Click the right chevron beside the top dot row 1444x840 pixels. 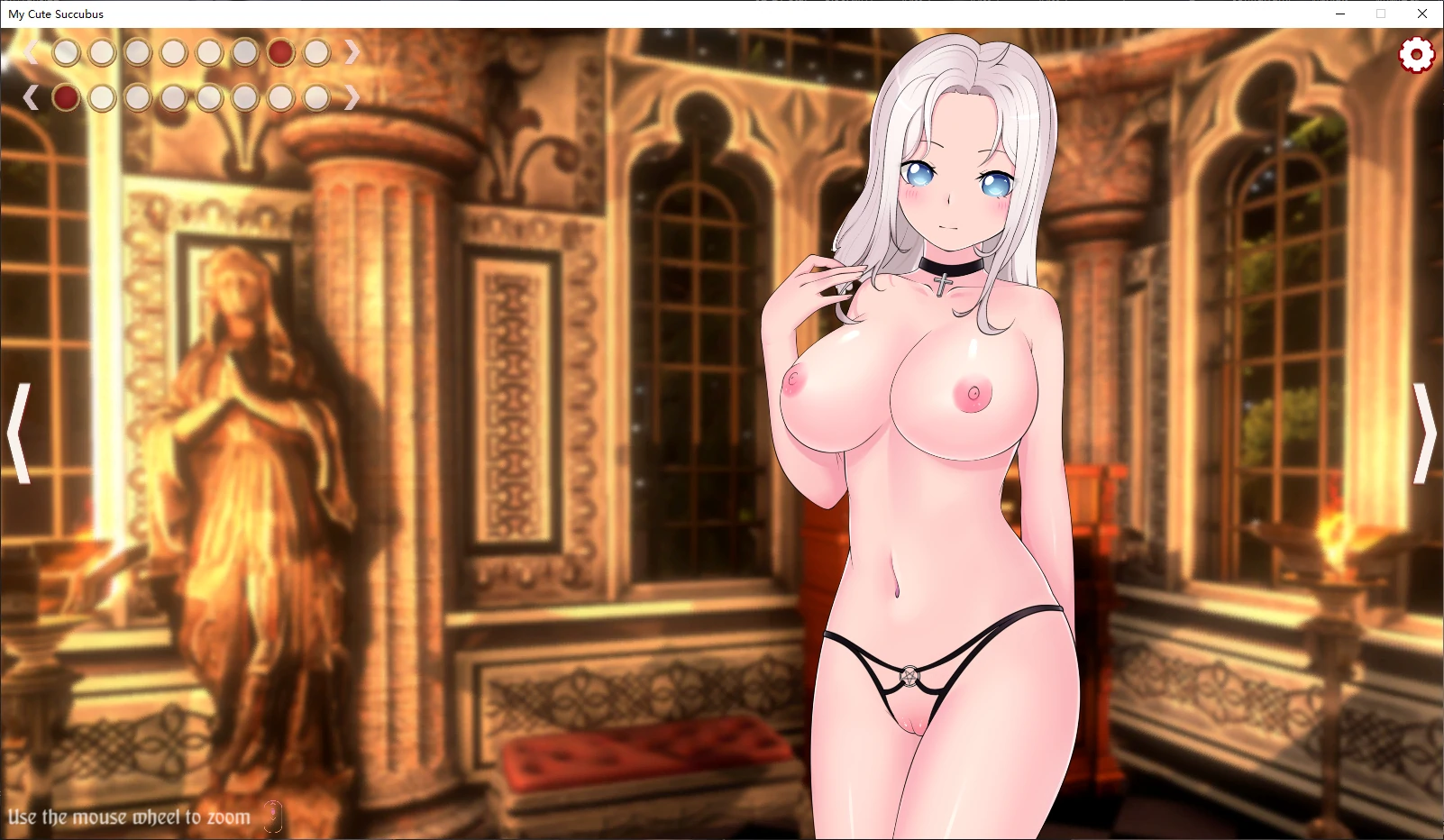click(x=353, y=52)
